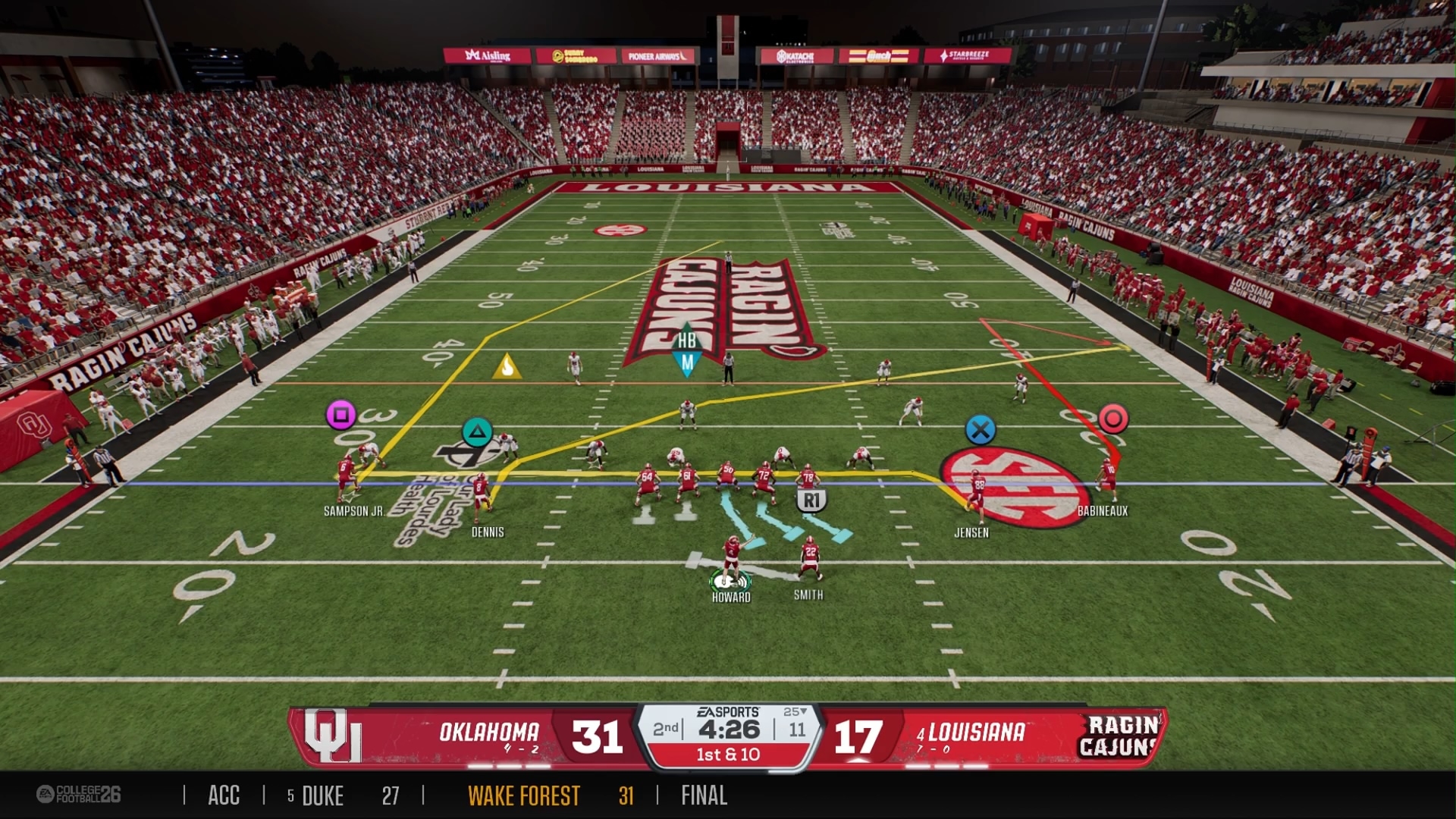The width and height of the screenshot is (1456, 819).
Task: Select the Jensen receiver label
Action: (x=971, y=532)
